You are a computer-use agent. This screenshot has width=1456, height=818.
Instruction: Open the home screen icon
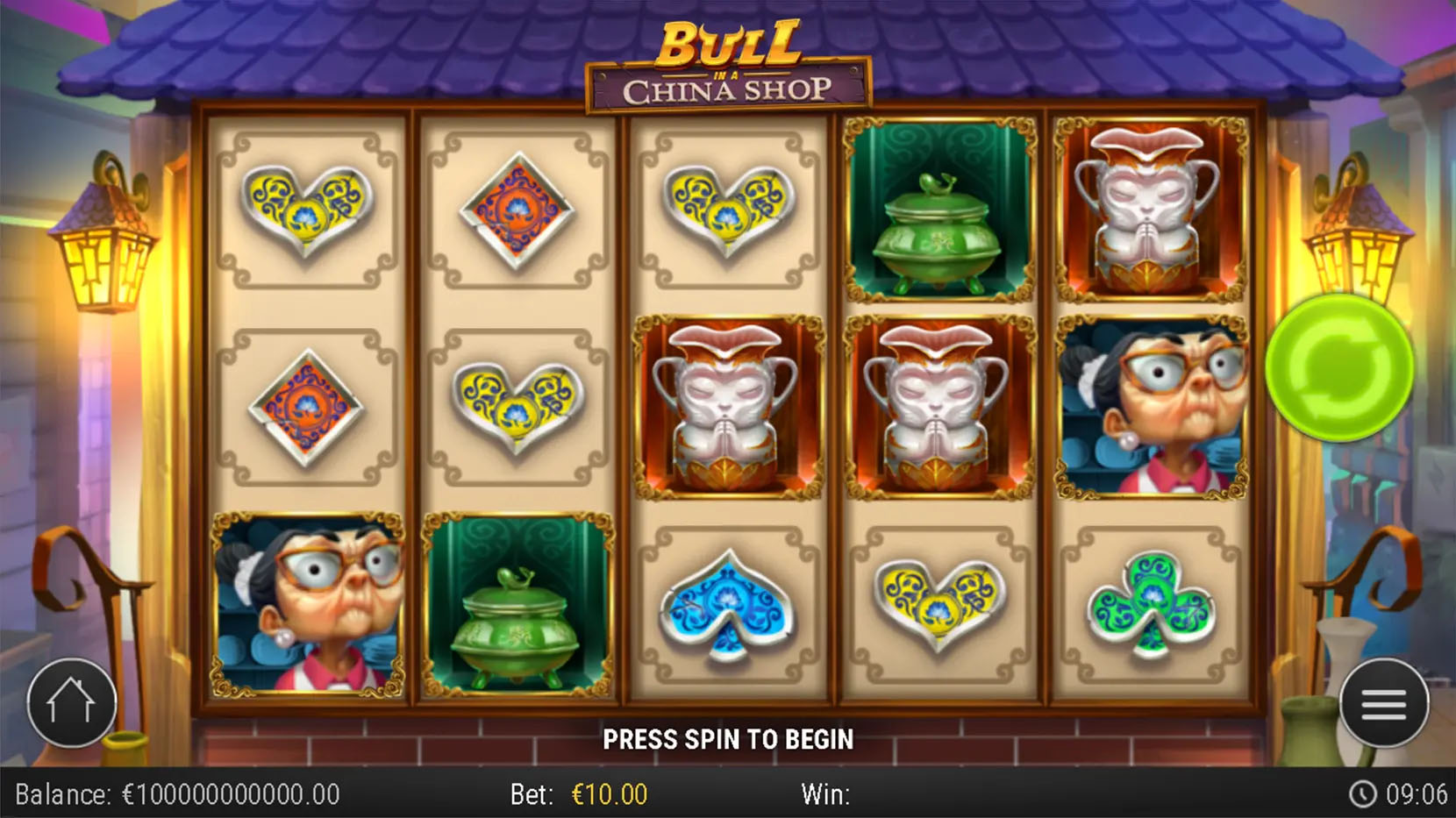coord(74,701)
